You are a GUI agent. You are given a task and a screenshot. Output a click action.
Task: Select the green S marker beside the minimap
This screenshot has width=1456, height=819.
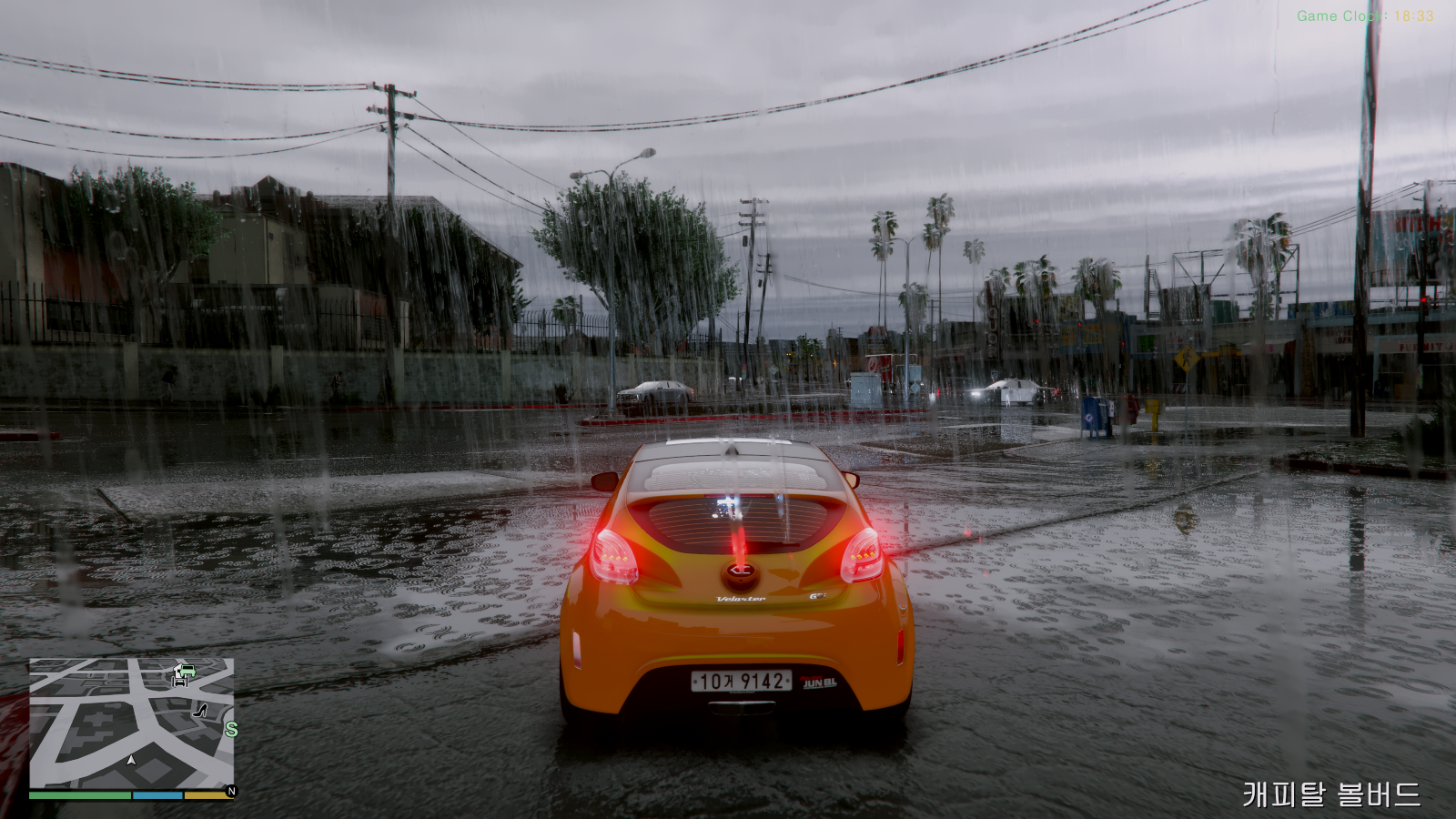click(x=231, y=729)
